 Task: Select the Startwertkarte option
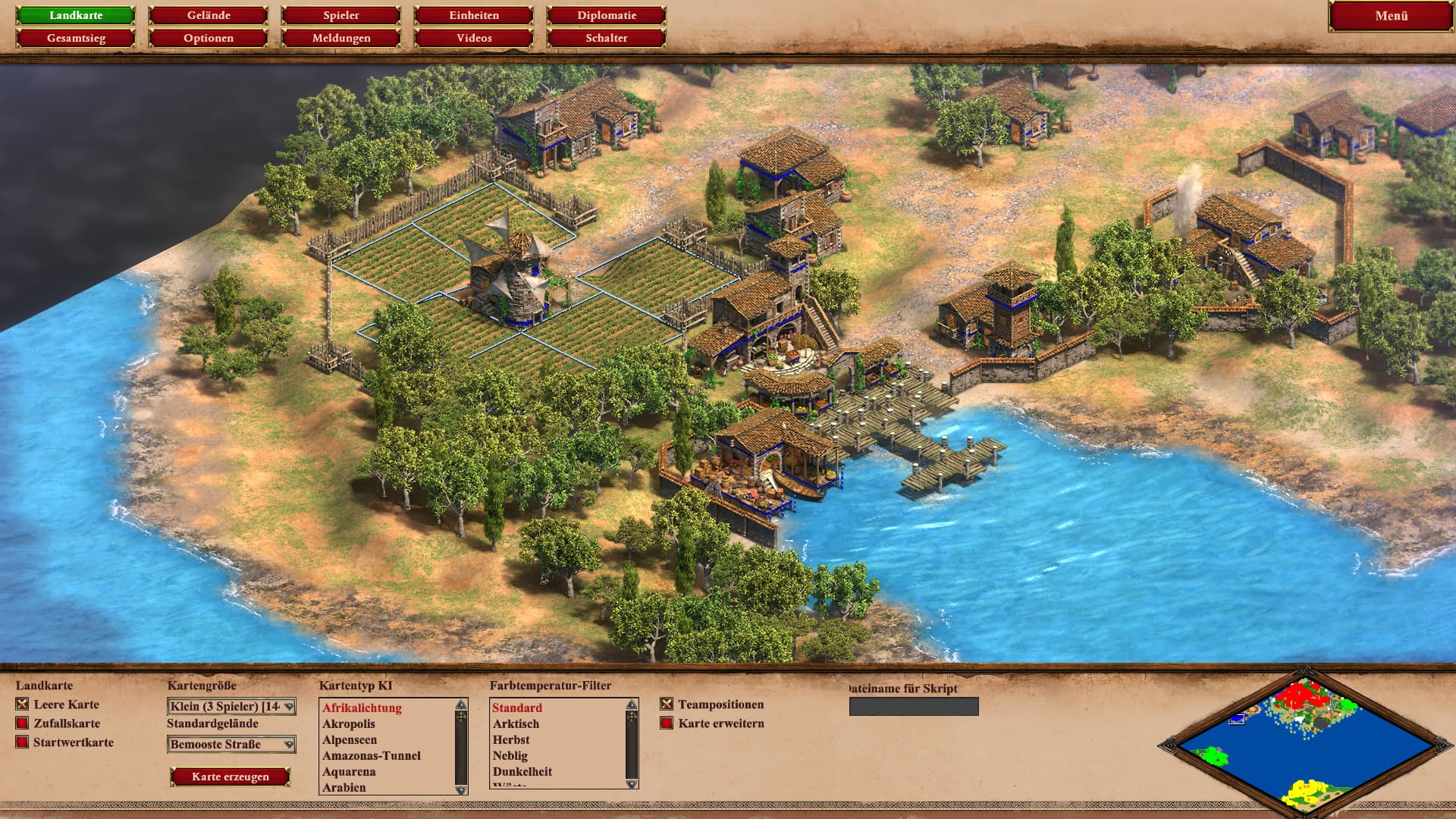coord(23,742)
